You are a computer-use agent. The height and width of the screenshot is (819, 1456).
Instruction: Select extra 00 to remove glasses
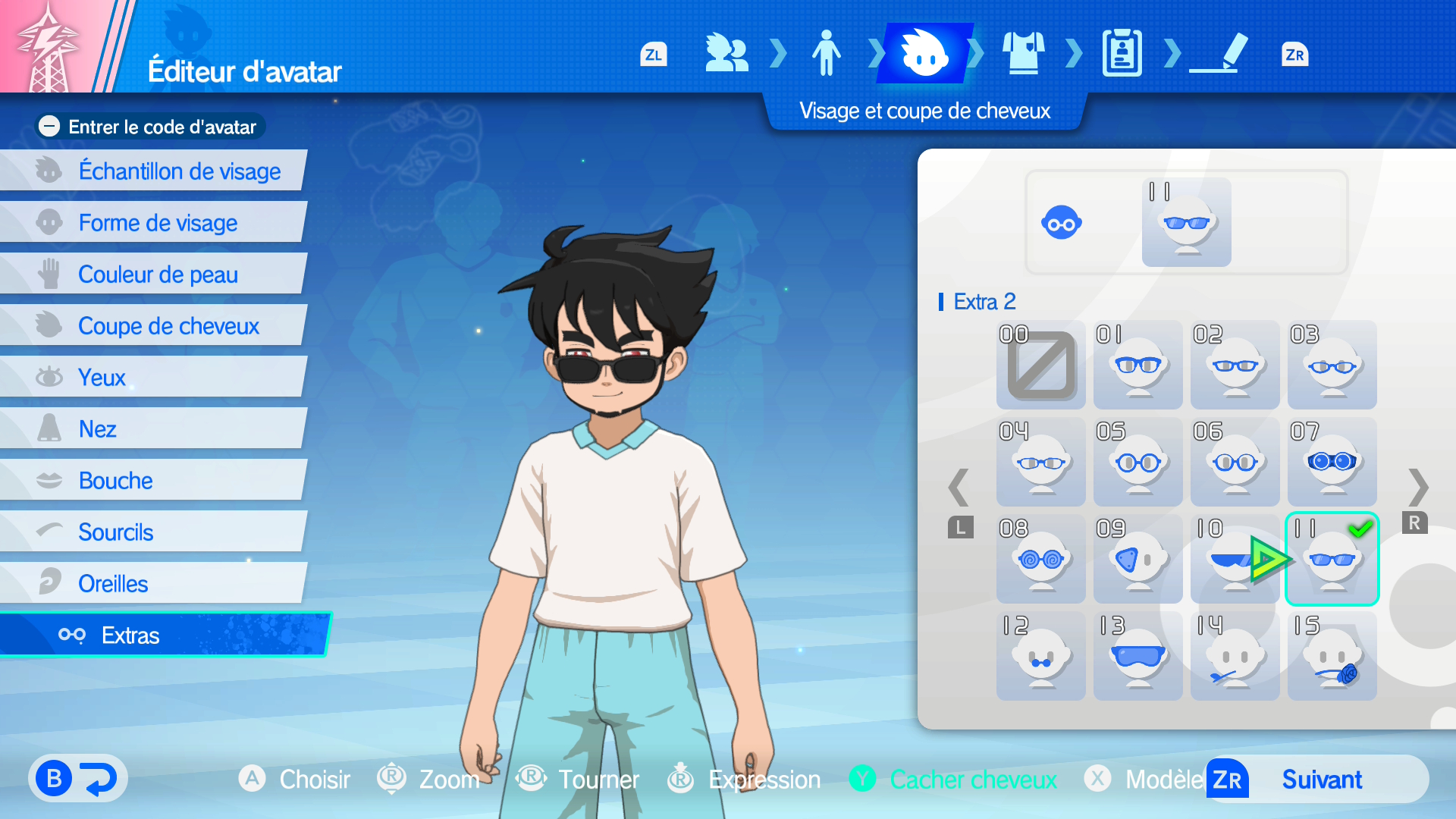click(x=1040, y=366)
